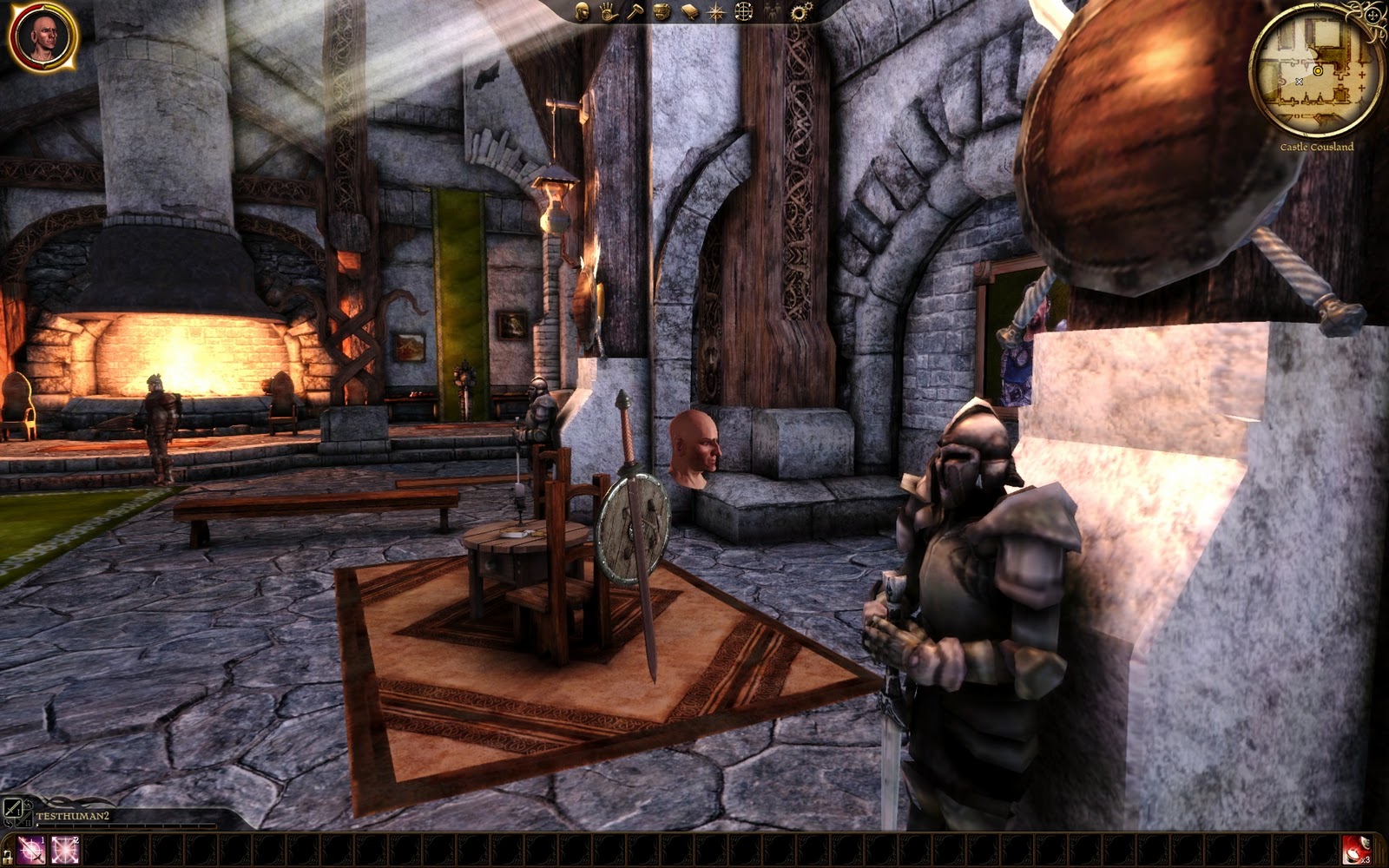Open the skills hand icon menu
1389x868 pixels.
tap(608, 11)
